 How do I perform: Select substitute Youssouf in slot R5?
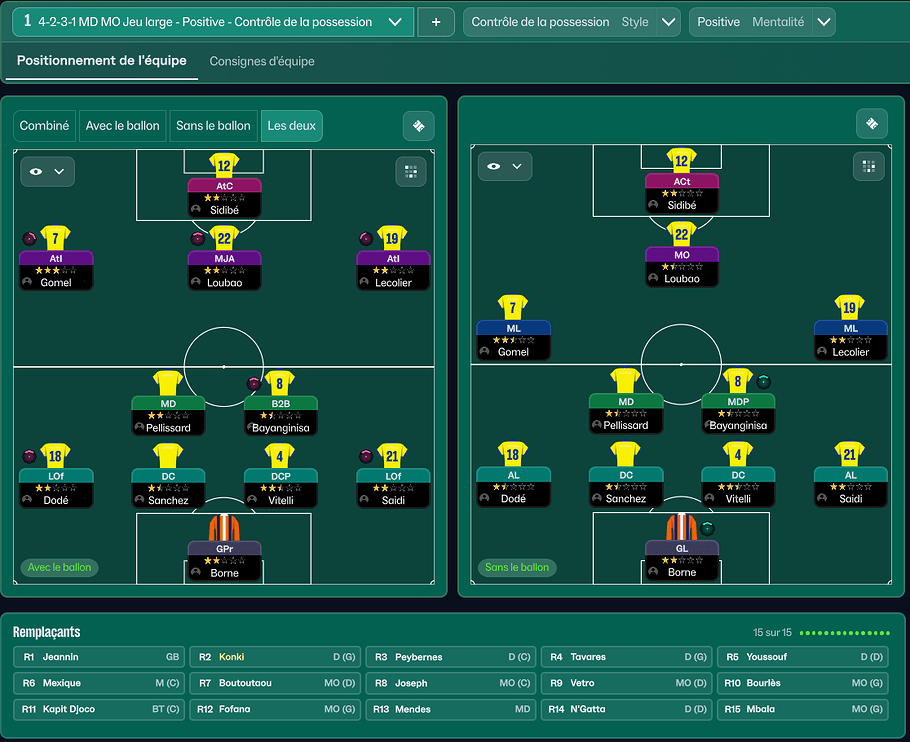tap(802, 657)
